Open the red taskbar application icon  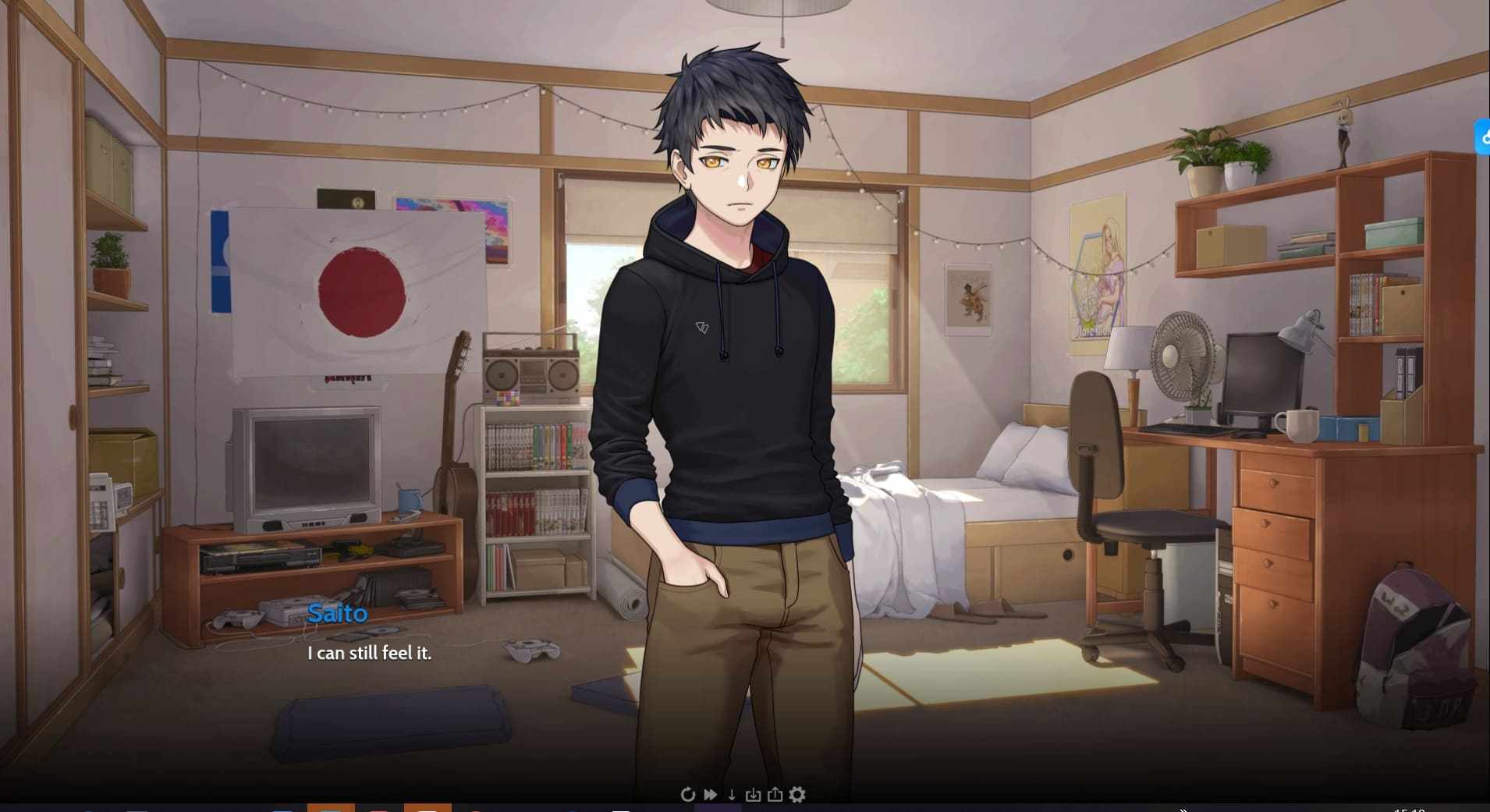point(378,809)
